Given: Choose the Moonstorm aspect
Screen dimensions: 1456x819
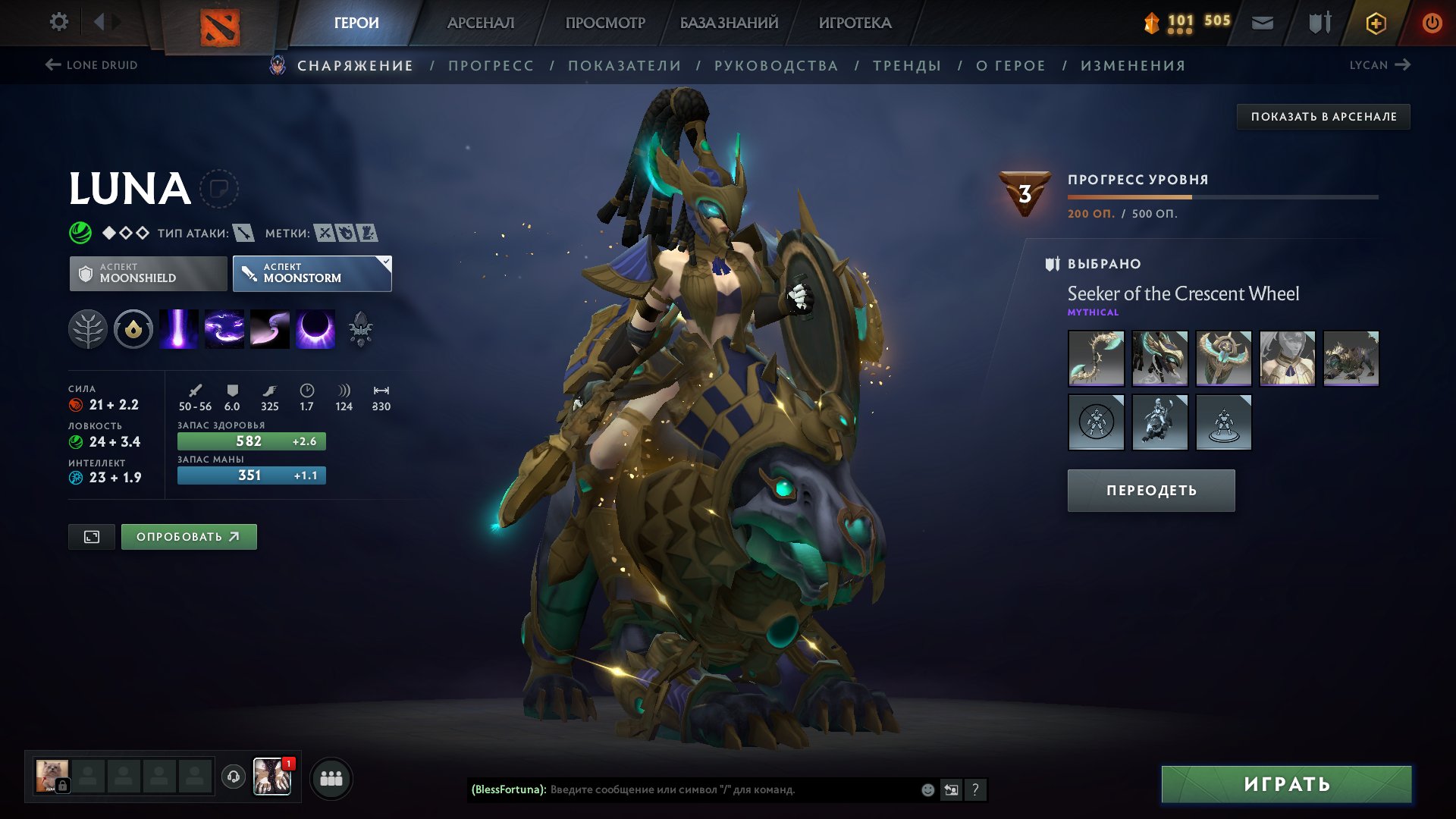Looking at the screenshot, I should coord(312,273).
